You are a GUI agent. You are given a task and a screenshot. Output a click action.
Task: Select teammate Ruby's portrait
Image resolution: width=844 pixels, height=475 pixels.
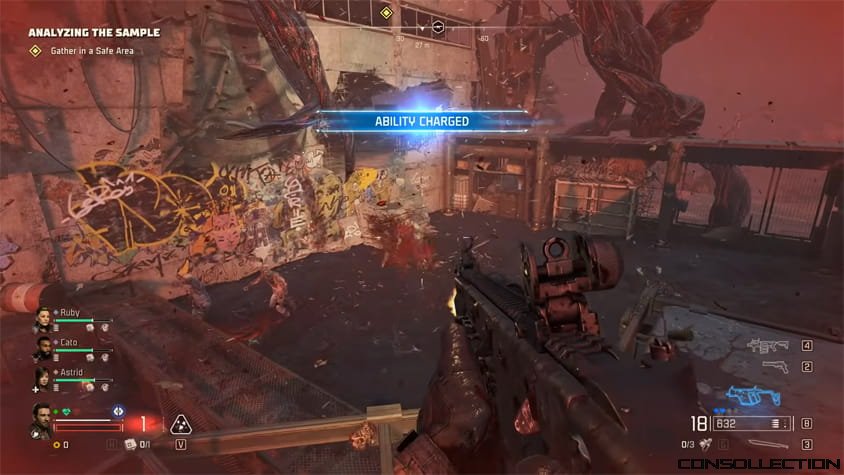coord(42,320)
